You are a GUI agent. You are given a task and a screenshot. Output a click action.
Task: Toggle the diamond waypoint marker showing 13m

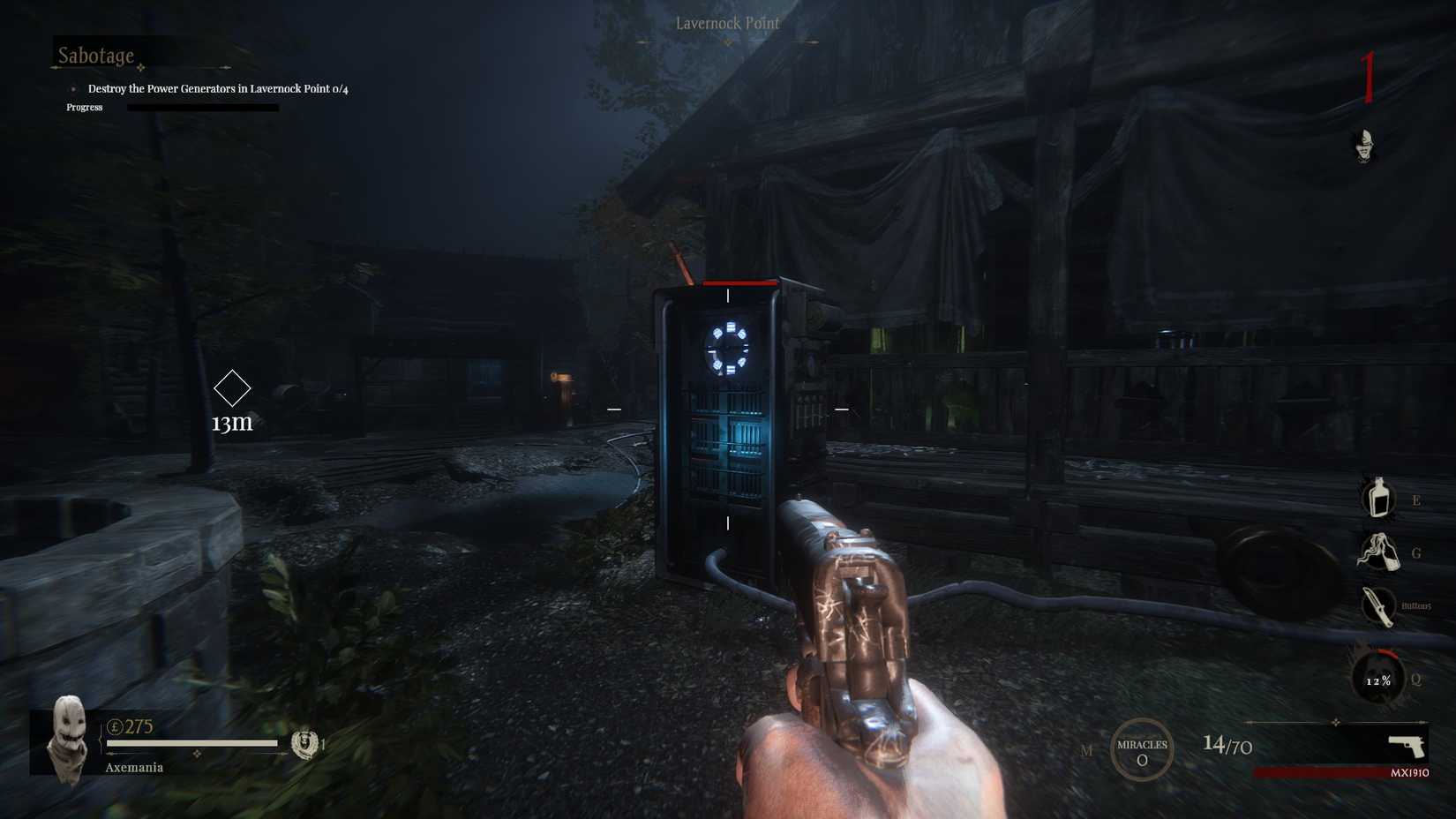(x=233, y=387)
